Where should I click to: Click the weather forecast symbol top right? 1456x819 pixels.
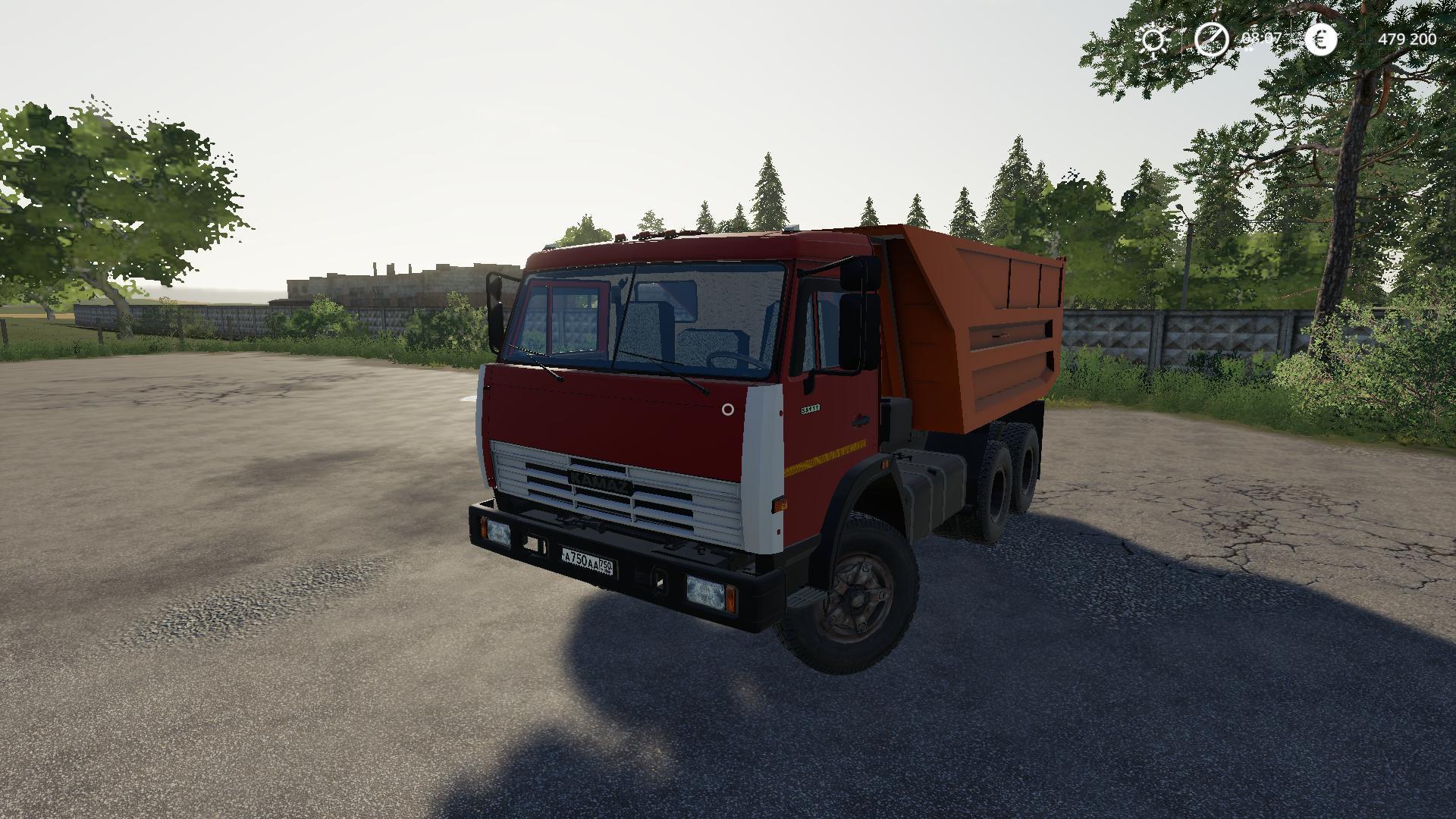[x=1153, y=39]
